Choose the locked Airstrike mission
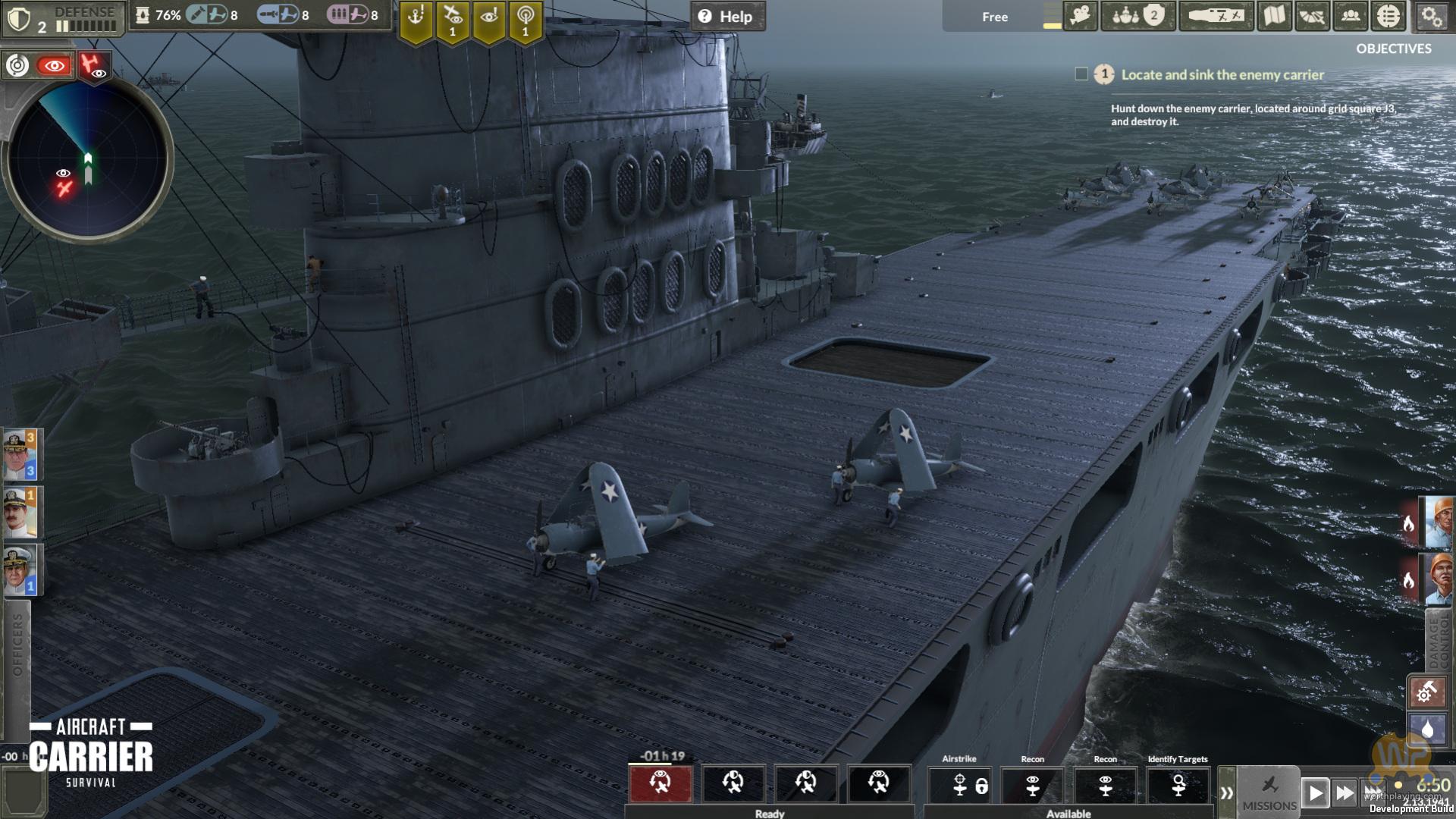Viewport: 1456px width, 819px height. 959,785
